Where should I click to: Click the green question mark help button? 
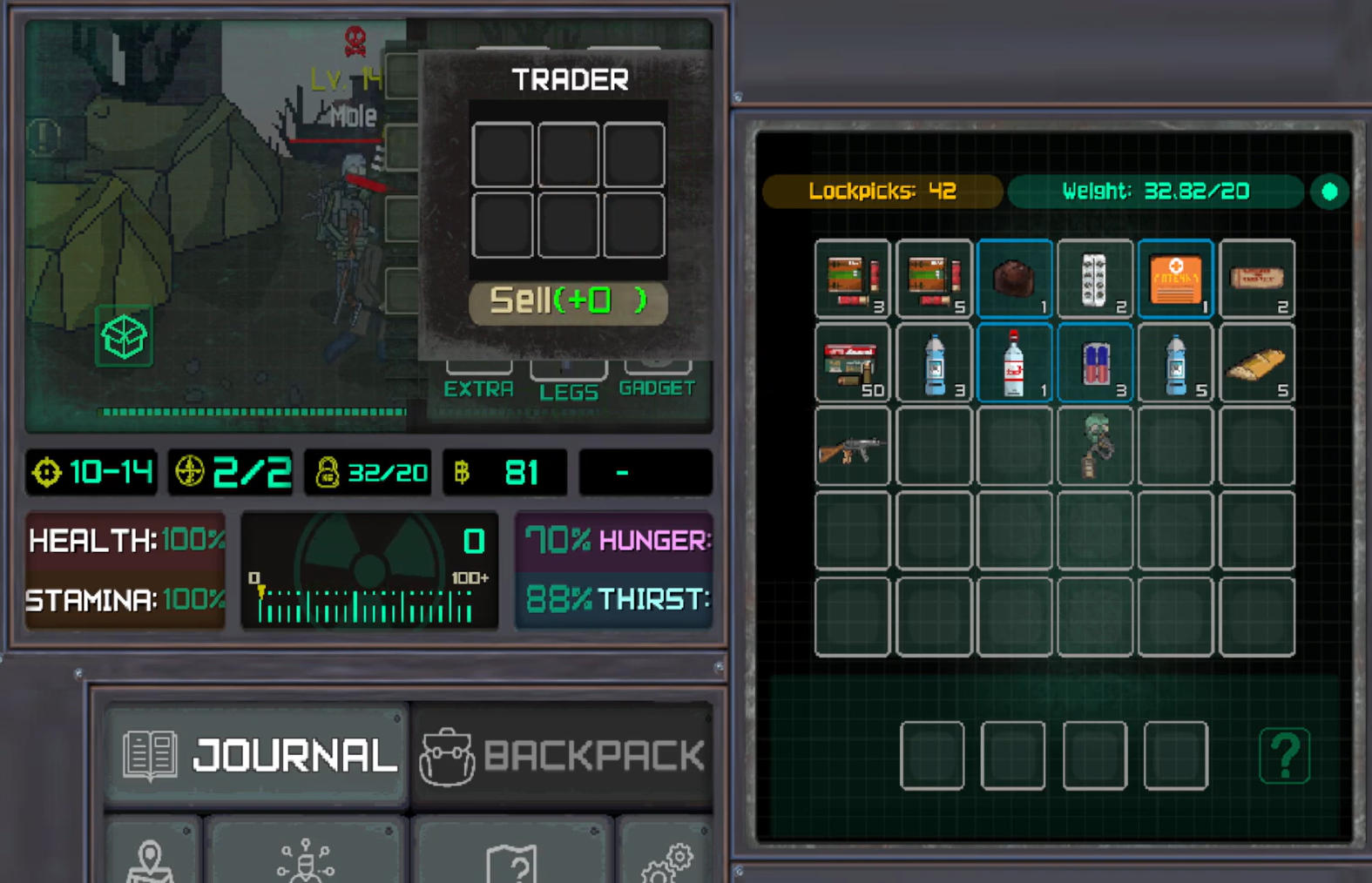click(1284, 755)
